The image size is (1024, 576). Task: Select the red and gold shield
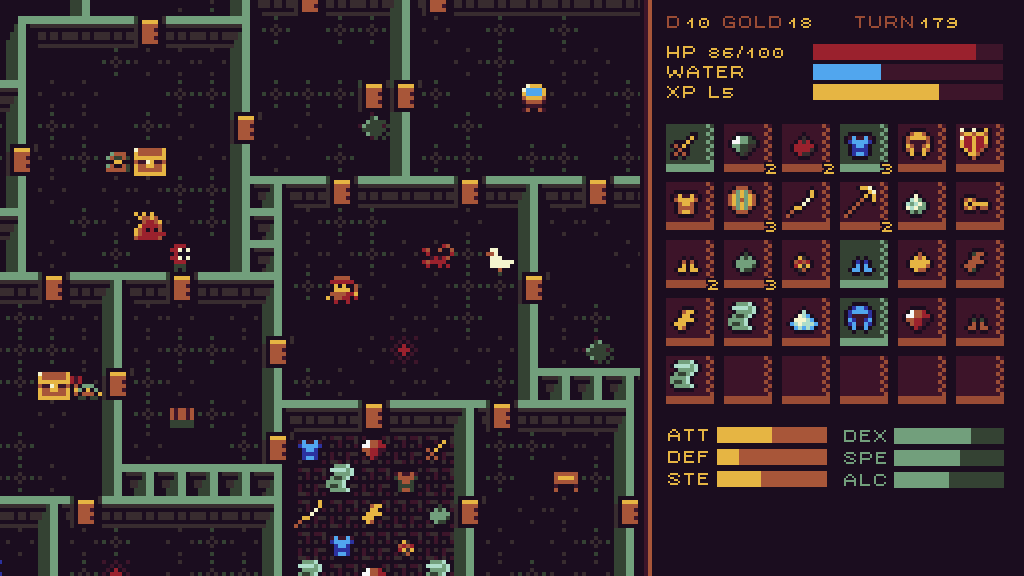click(x=978, y=148)
